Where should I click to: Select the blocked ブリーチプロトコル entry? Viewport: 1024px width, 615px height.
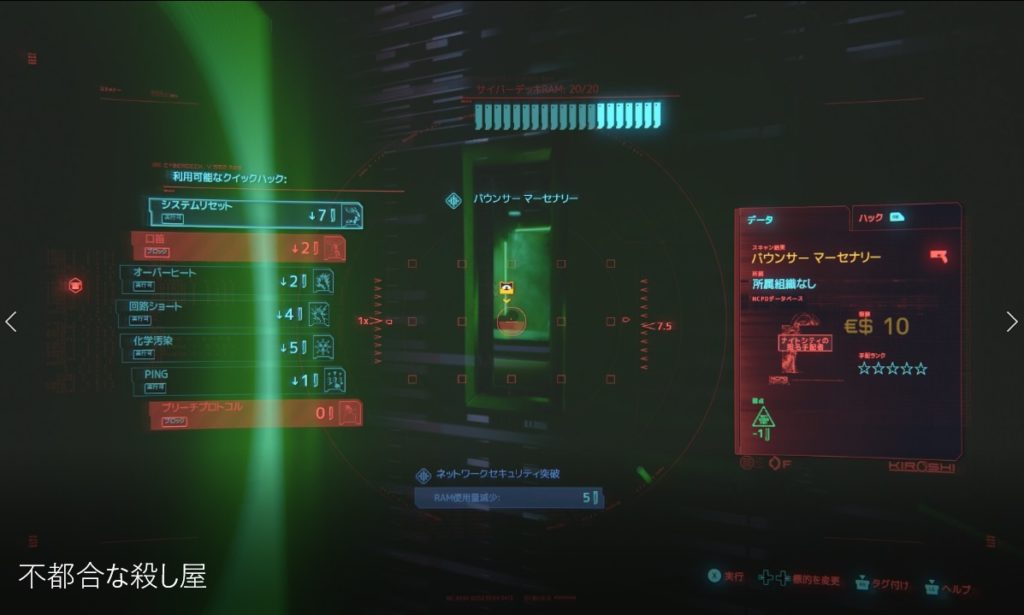point(254,412)
